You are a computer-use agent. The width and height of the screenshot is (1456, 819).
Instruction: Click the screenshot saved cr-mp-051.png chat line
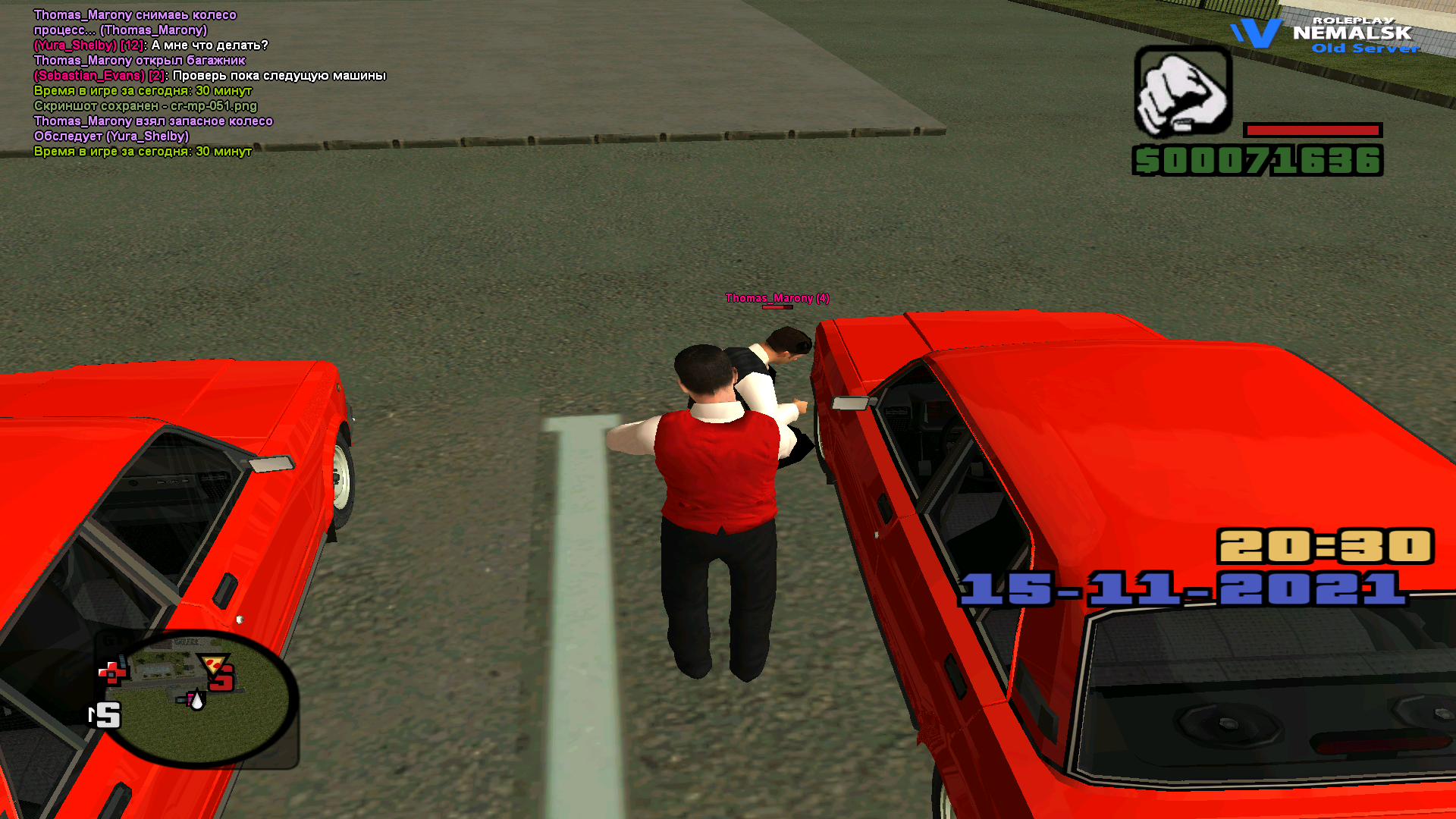pos(146,106)
